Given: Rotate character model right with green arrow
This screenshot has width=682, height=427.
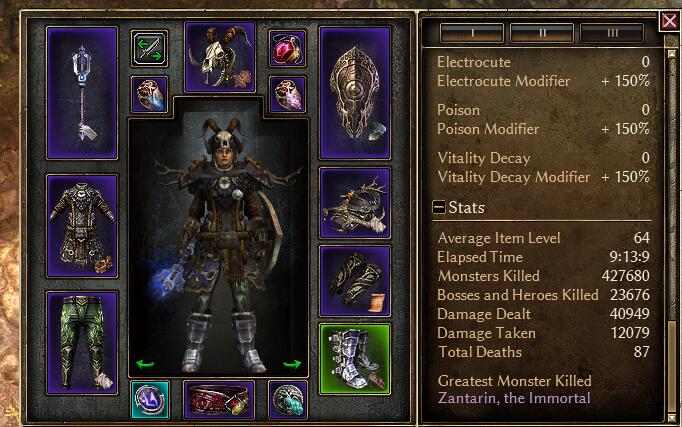Looking at the screenshot, I should coord(292,364).
